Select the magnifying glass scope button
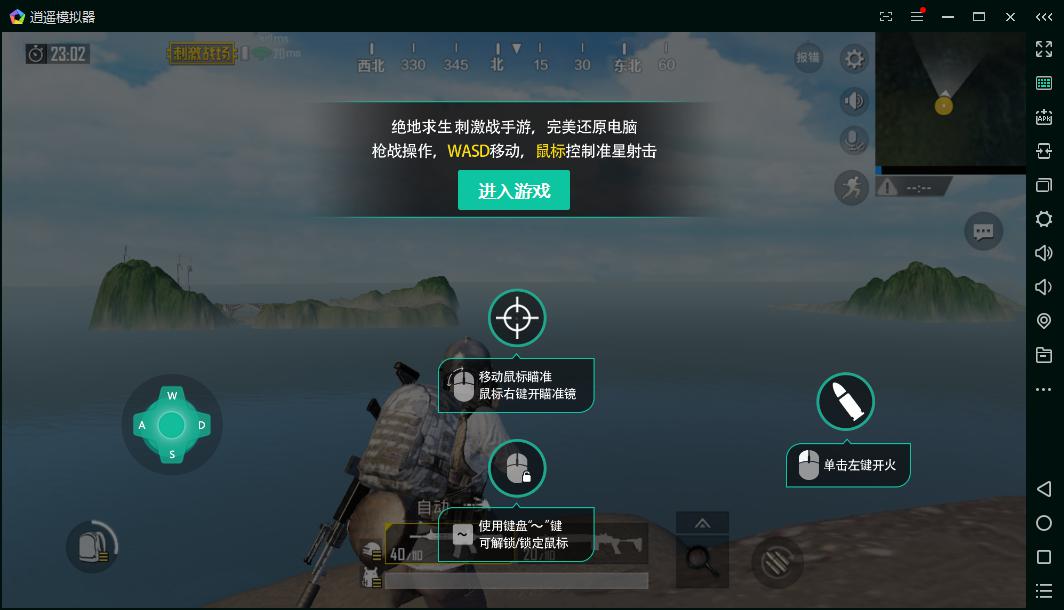 pos(702,562)
